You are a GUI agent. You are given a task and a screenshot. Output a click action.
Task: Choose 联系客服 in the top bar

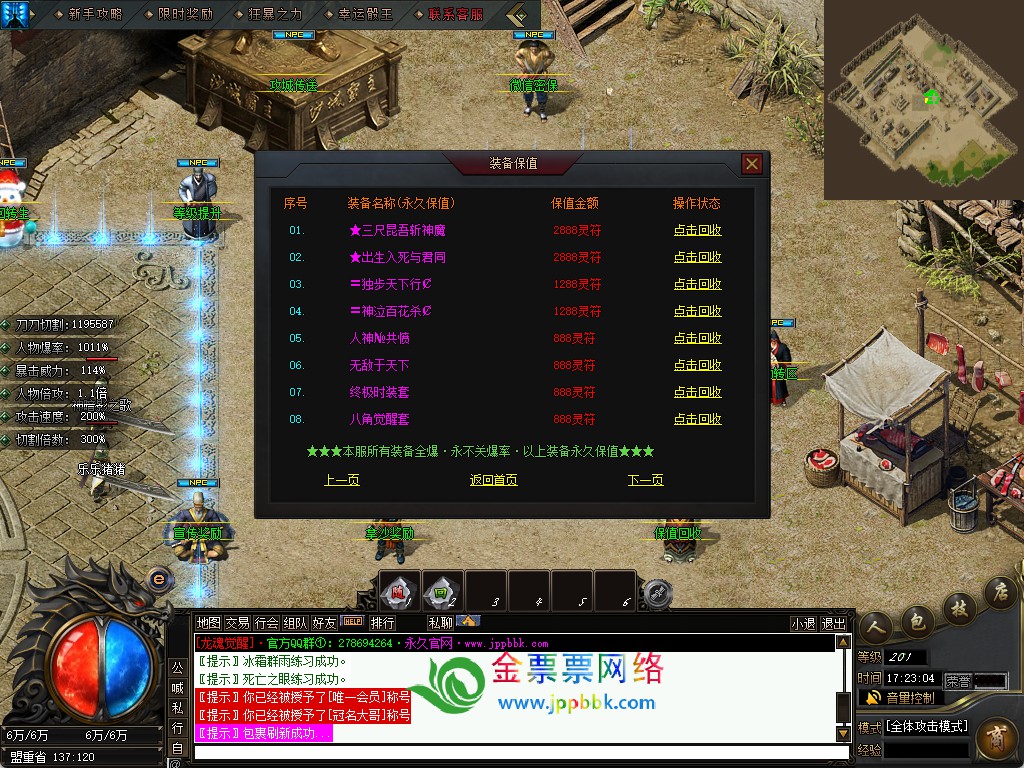point(455,15)
